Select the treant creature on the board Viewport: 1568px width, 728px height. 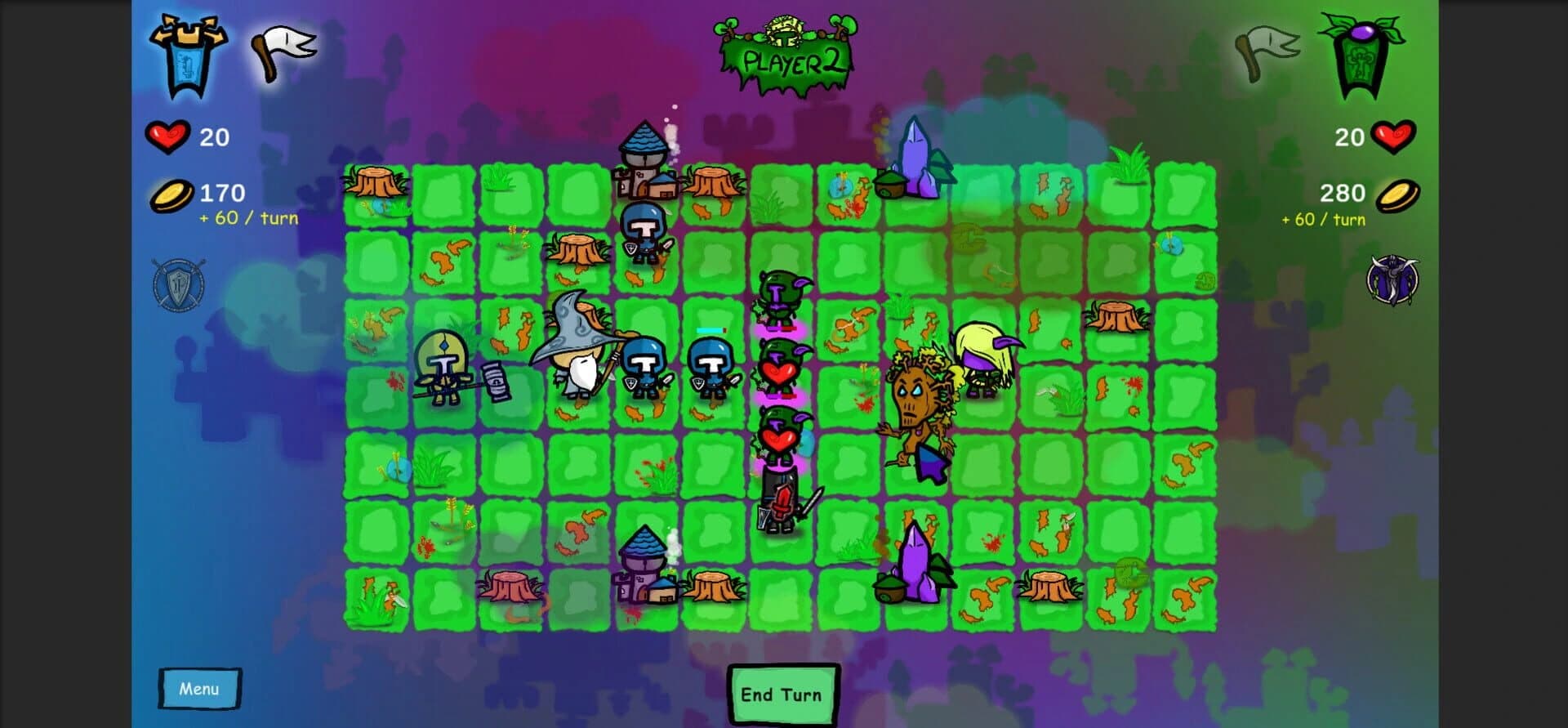pyautogui.click(x=915, y=400)
